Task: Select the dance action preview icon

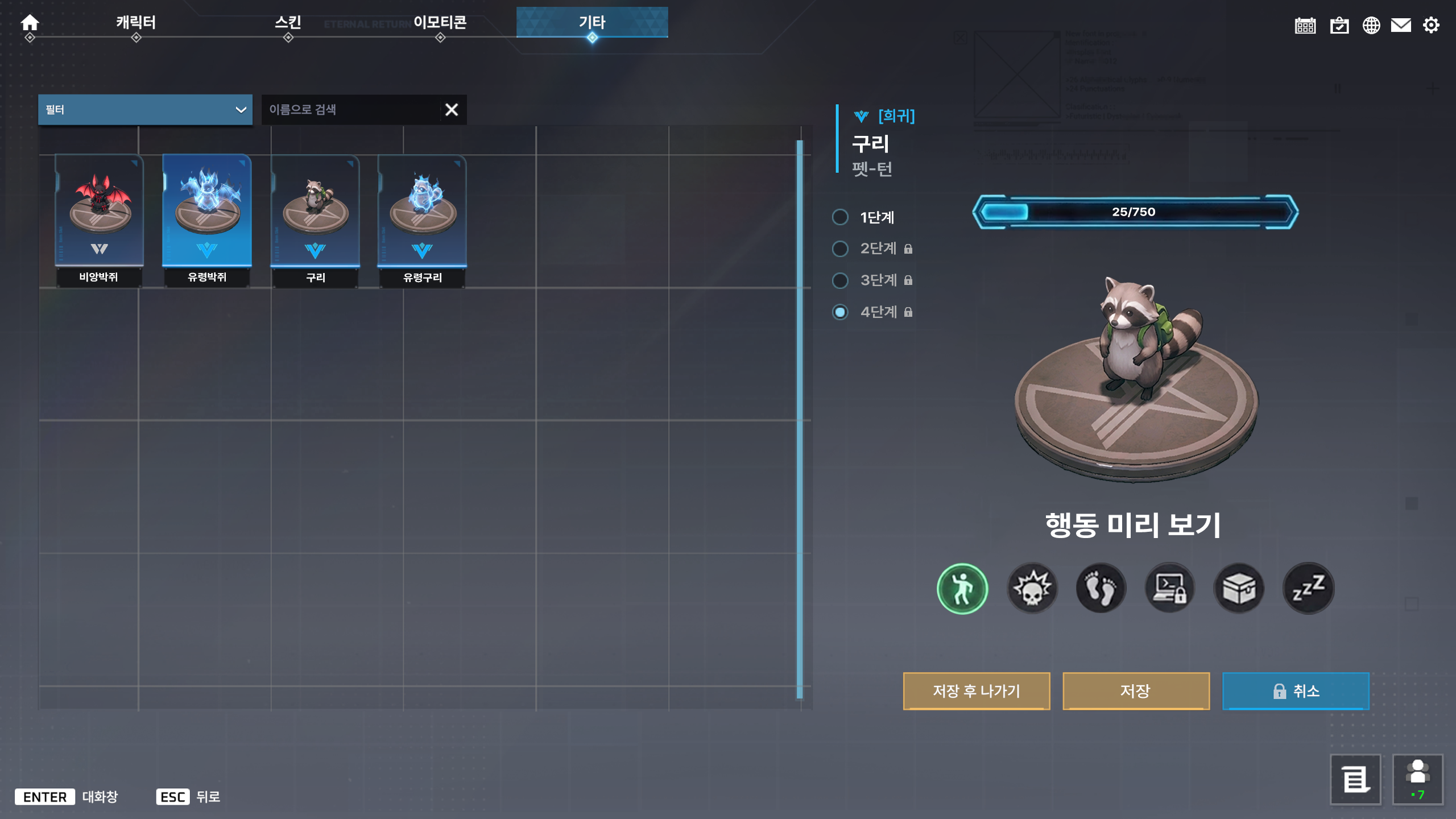Action: pyautogui.click(x=962, y=588)
